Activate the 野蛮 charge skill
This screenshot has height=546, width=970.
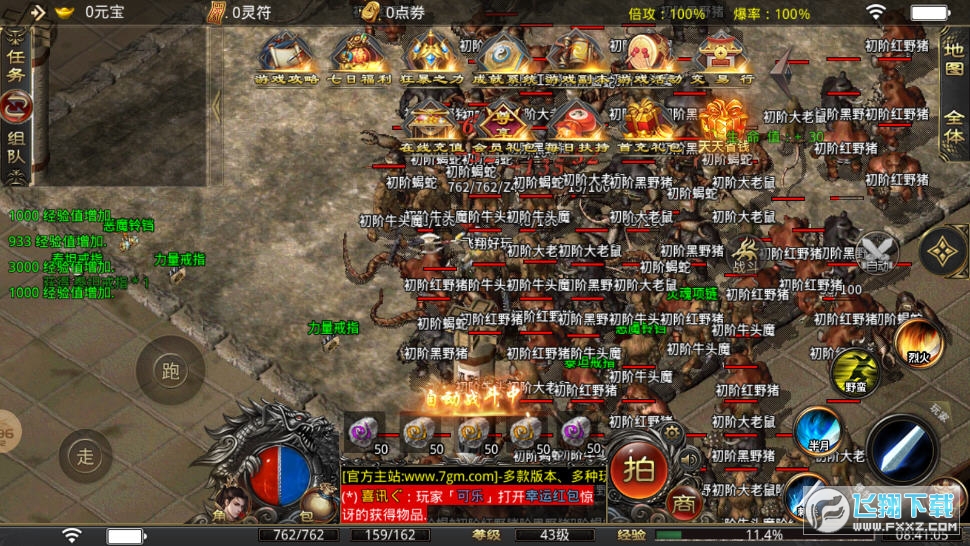pyautogui.click(x=853, y=372)
